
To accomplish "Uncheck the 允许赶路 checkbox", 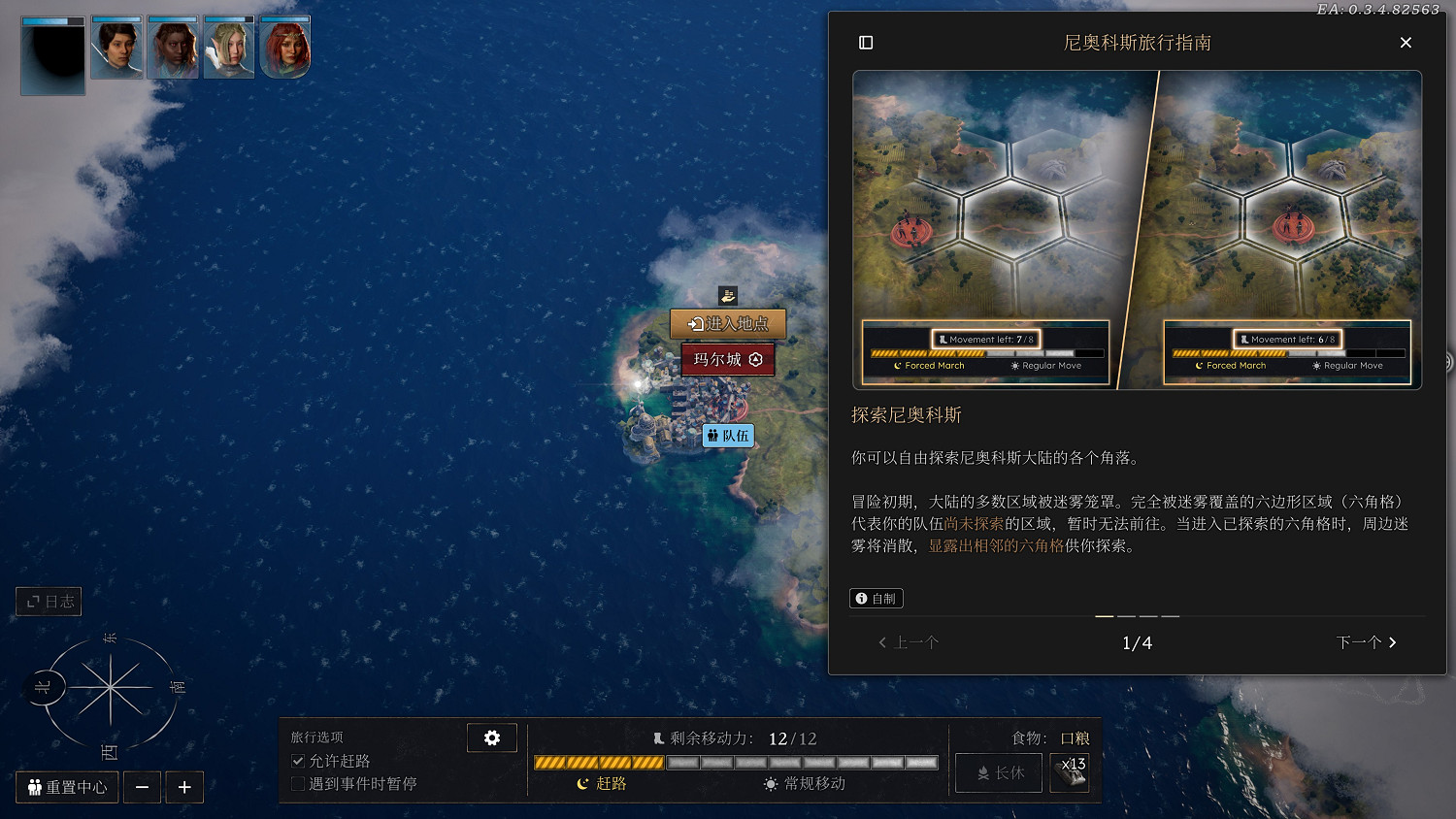I will point(298,761).
